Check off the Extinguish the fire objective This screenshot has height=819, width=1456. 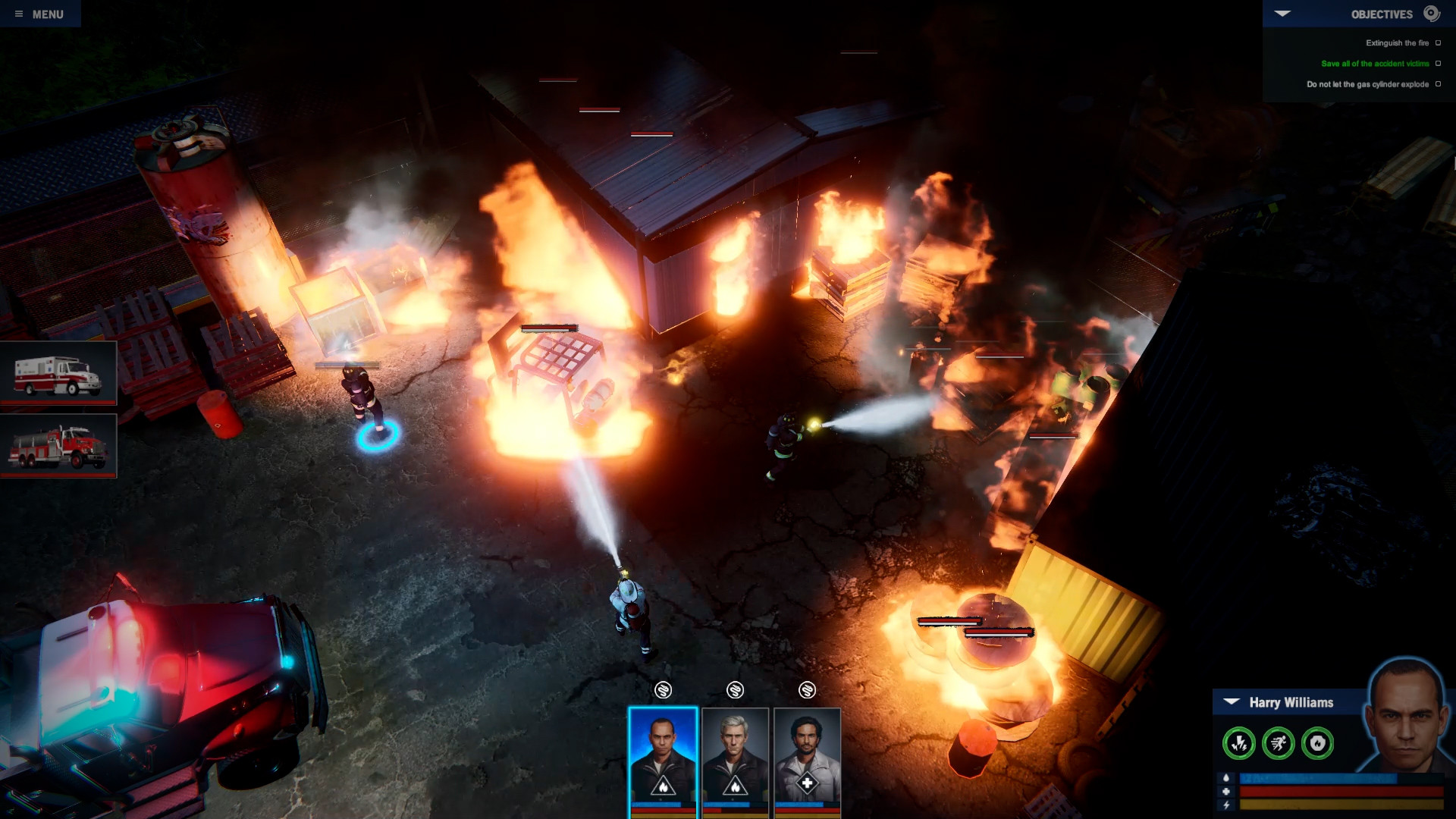pyautogui.click(x=1438, y=43)
